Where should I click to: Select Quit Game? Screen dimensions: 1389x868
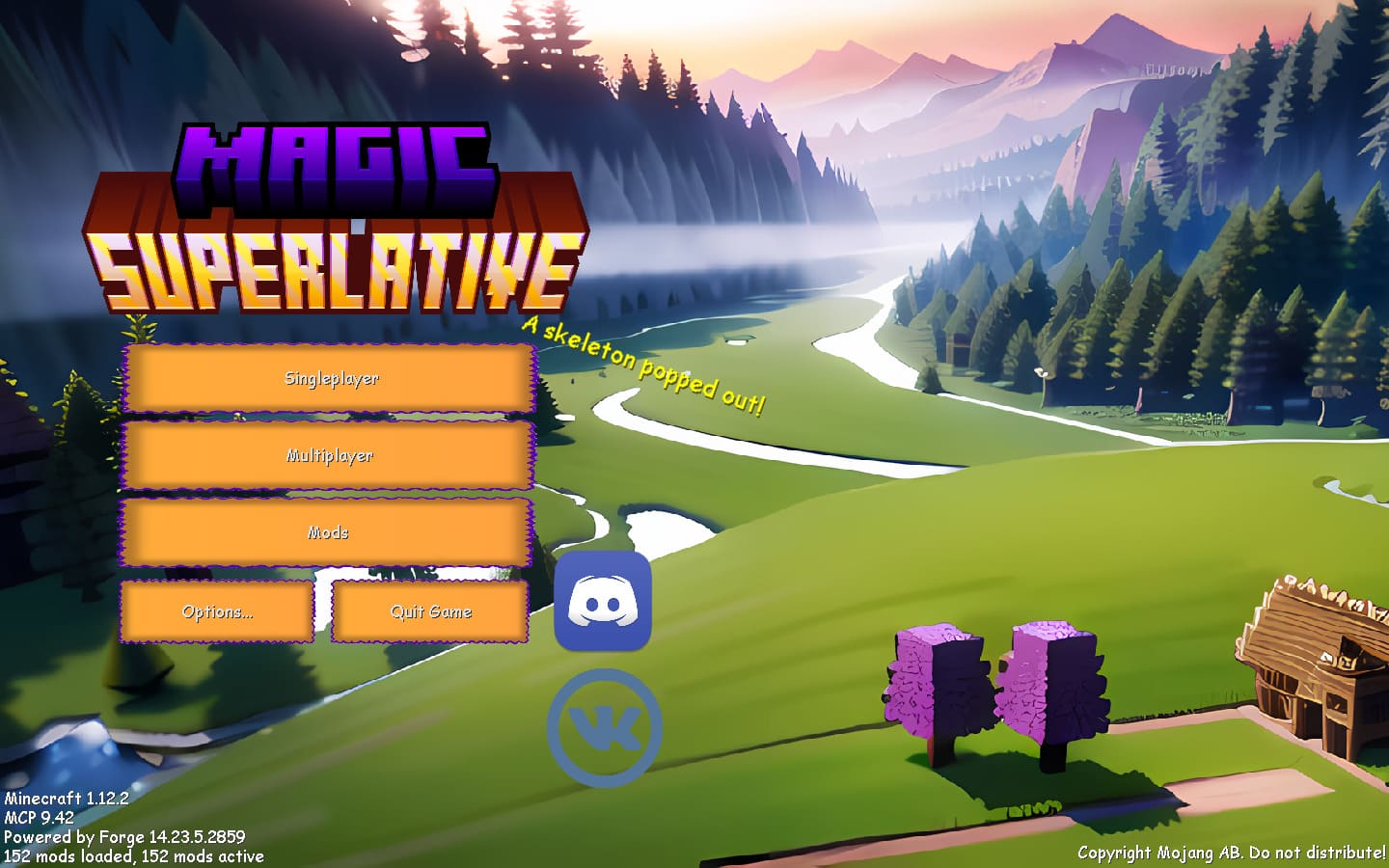(430, 611)
